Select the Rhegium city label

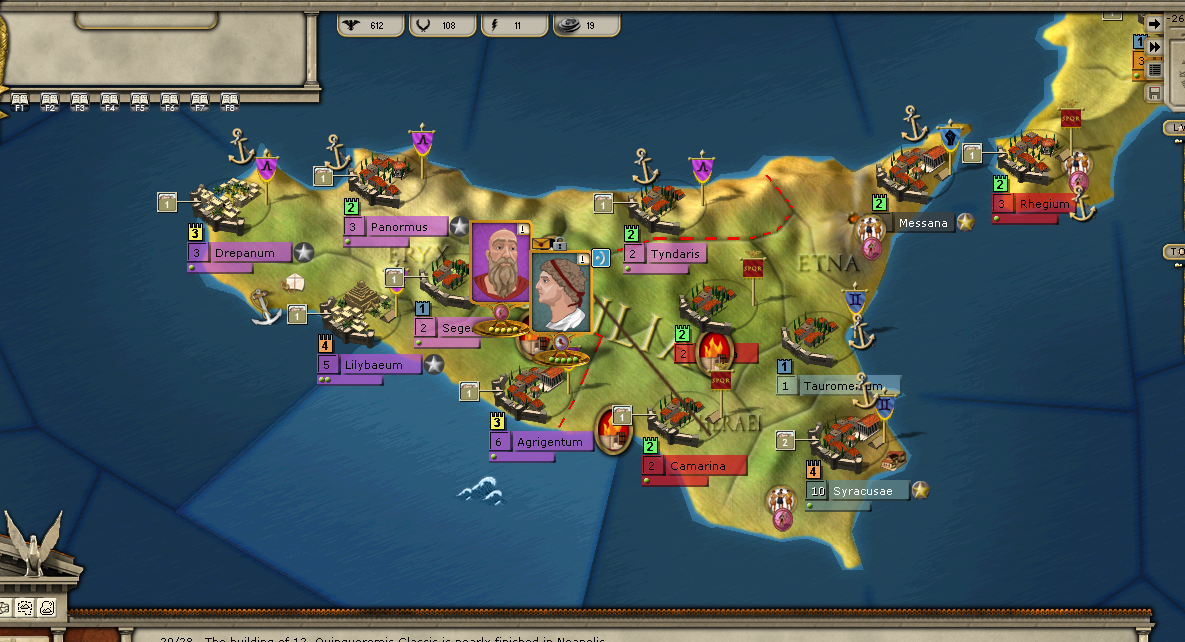1043,204
